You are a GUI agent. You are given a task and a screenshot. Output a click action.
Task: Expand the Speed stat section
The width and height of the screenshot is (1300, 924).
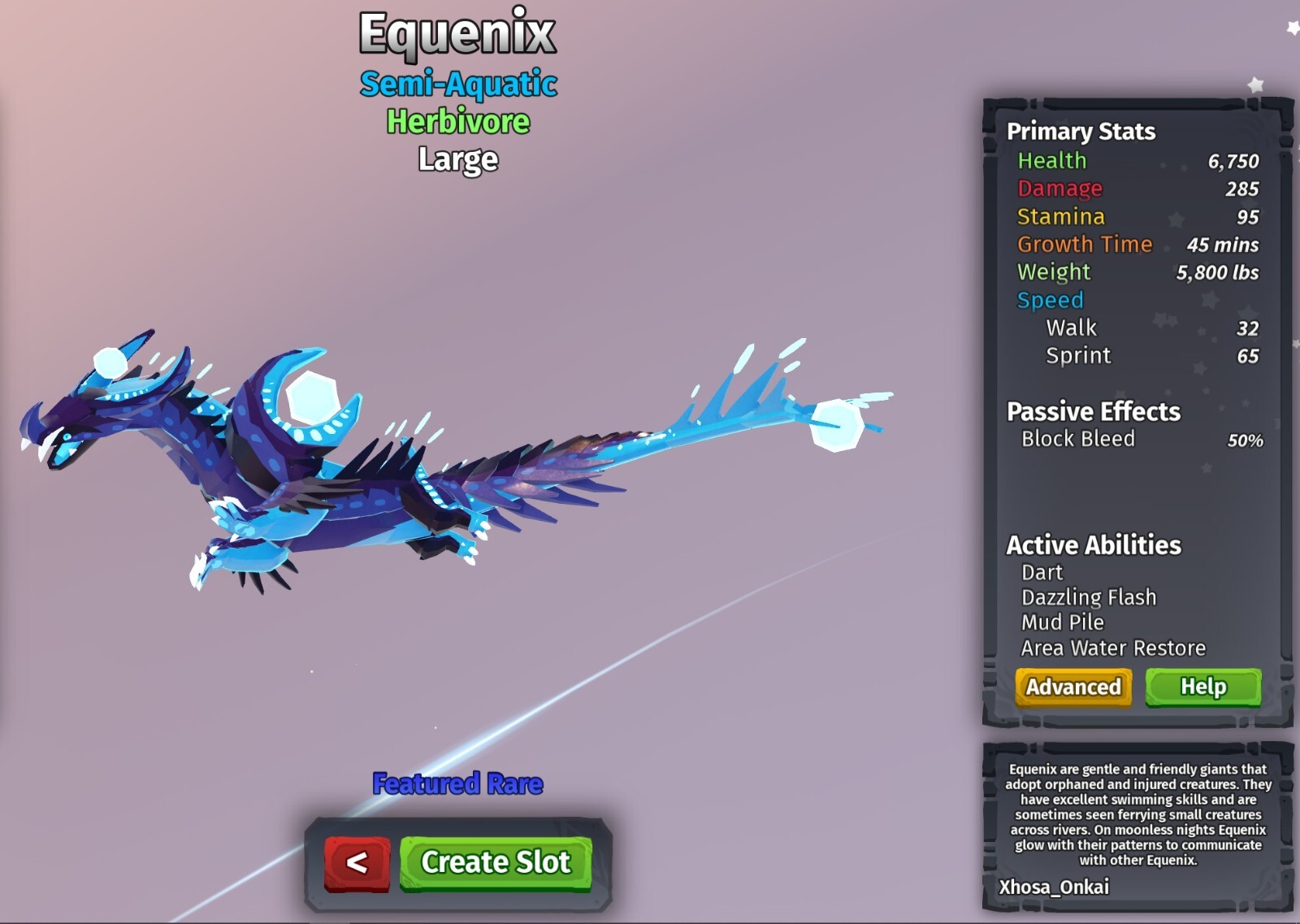[1051, 300]
